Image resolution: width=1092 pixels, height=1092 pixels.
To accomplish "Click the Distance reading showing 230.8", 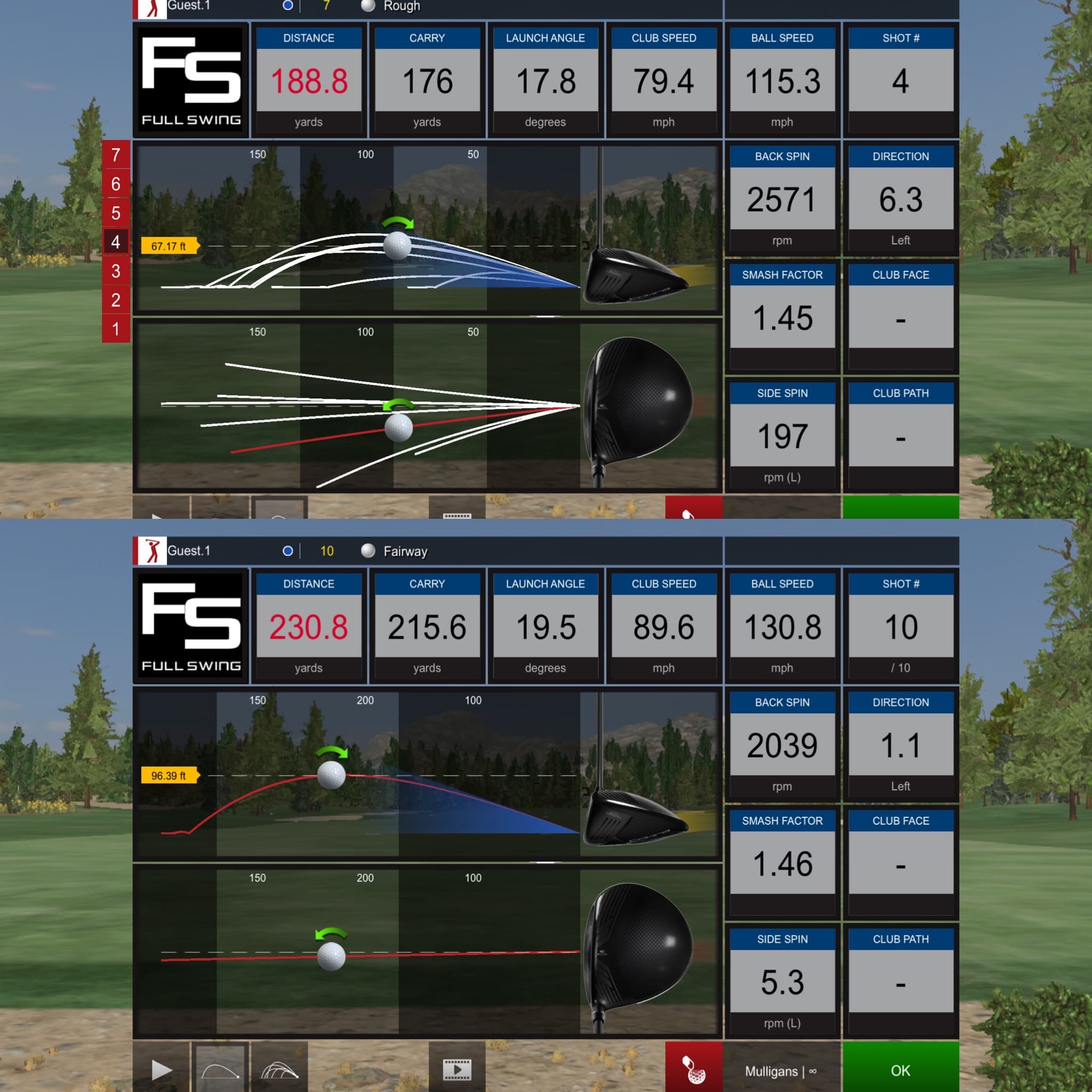I will [x=309, y=627].
